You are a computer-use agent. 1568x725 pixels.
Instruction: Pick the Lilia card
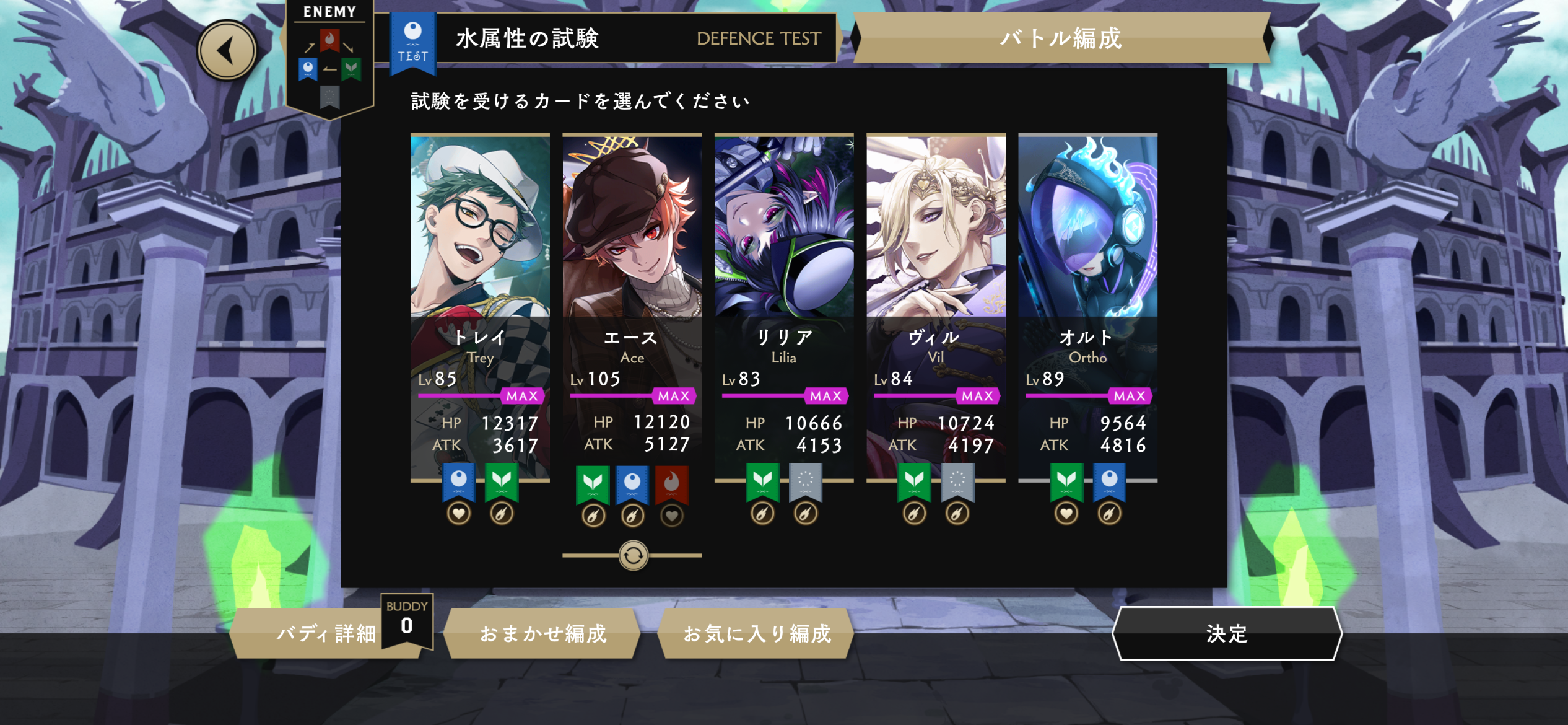pyautogui.click(x=783, y=279)
